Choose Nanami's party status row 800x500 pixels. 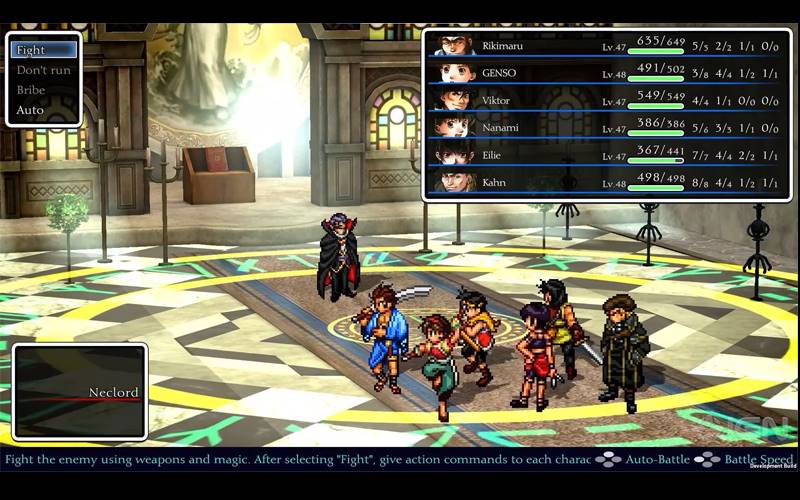(x=604, y=127)
